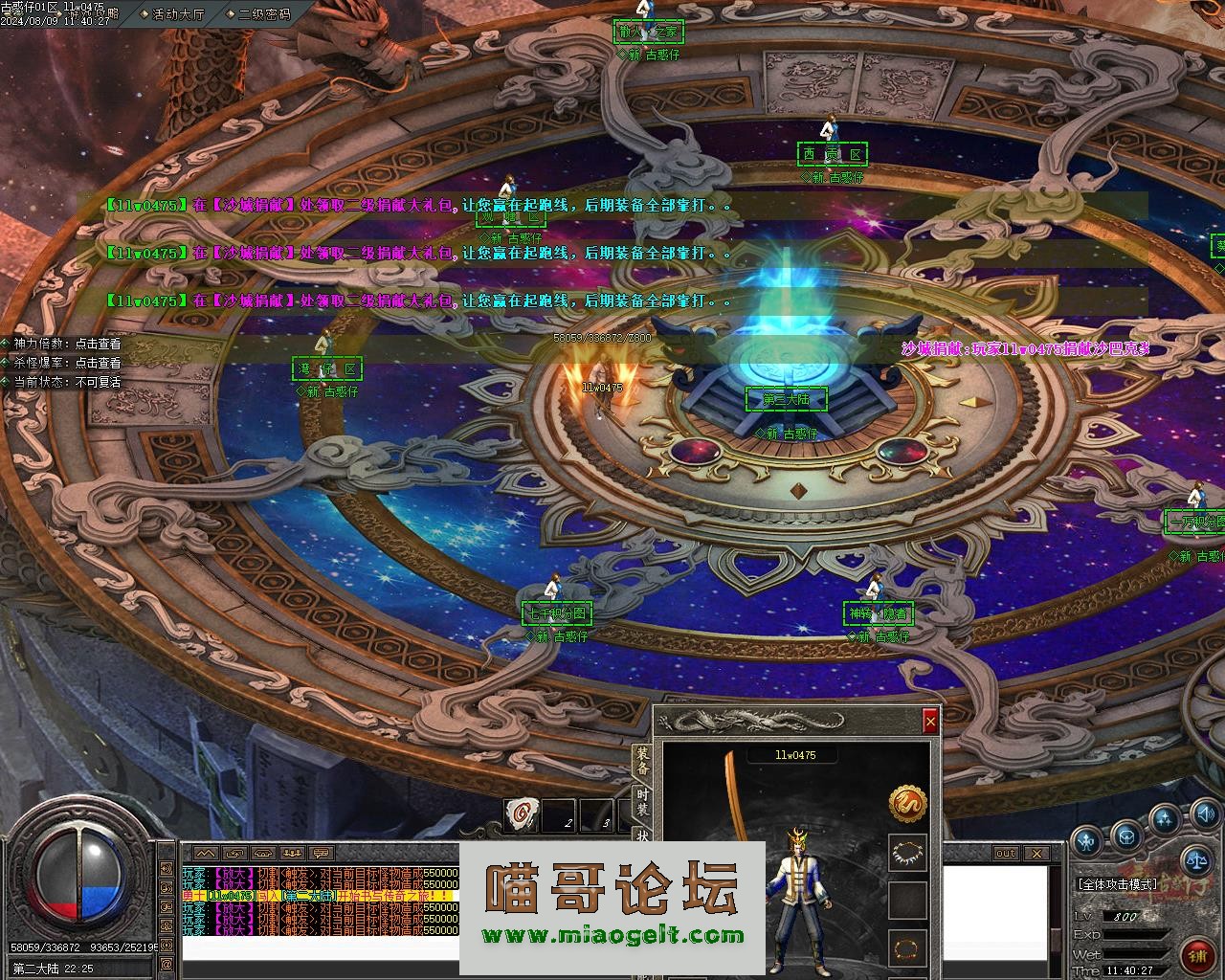The image size is (1225, 980).
Task: Select the 装备 equipment tab
Action: point(643,763)
